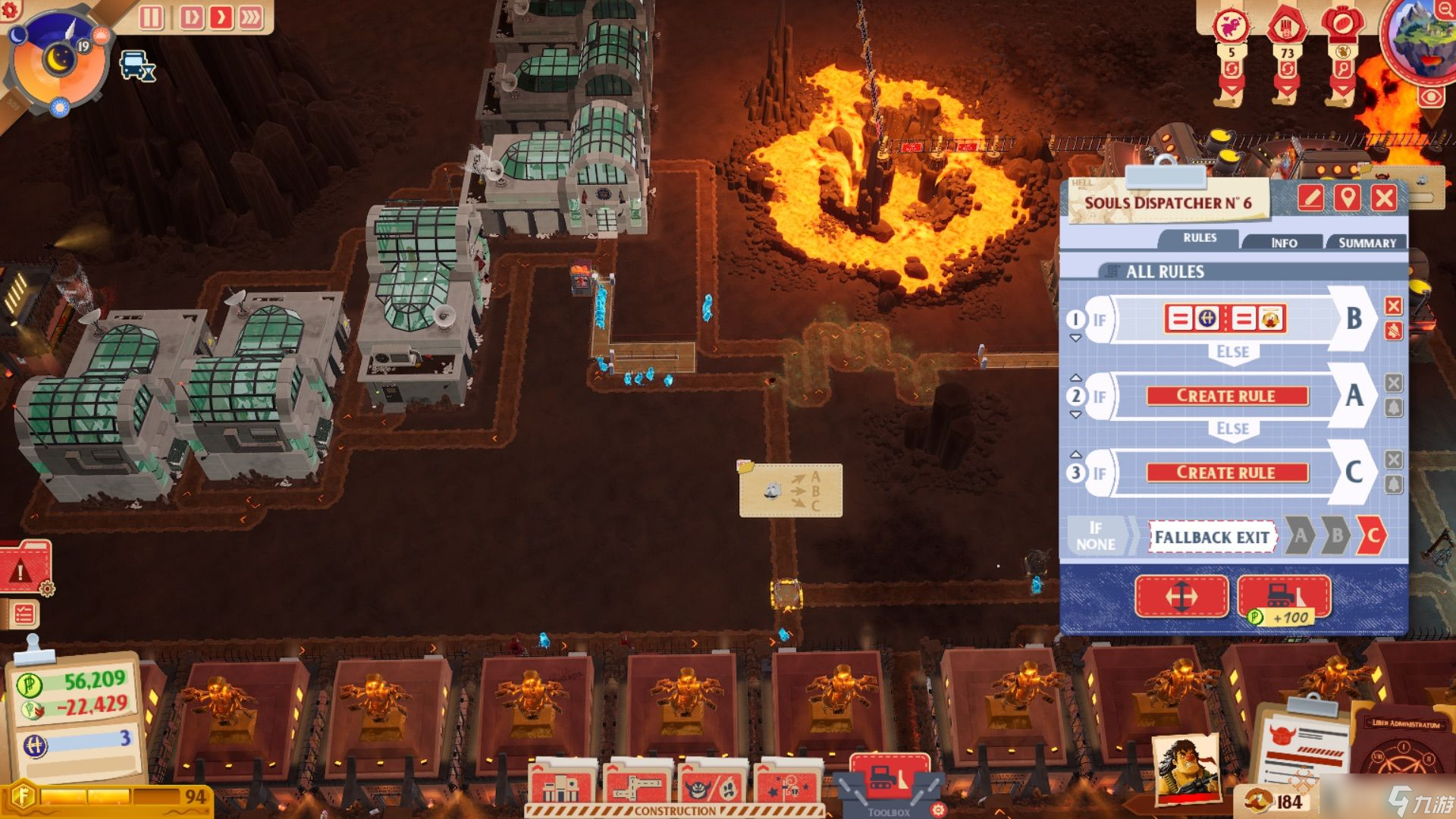Pause the game speed
1456x819 pixels.
(x=151, y=17)
